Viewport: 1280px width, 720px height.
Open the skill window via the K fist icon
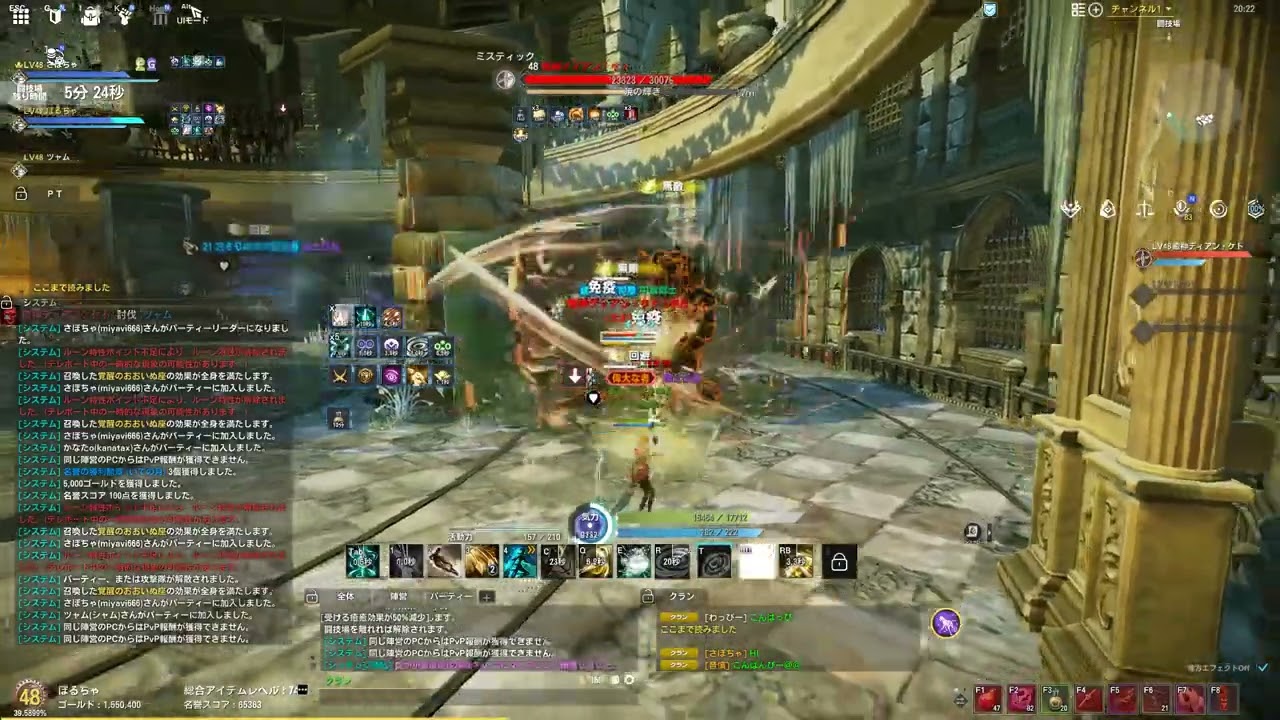pos(124,14)
